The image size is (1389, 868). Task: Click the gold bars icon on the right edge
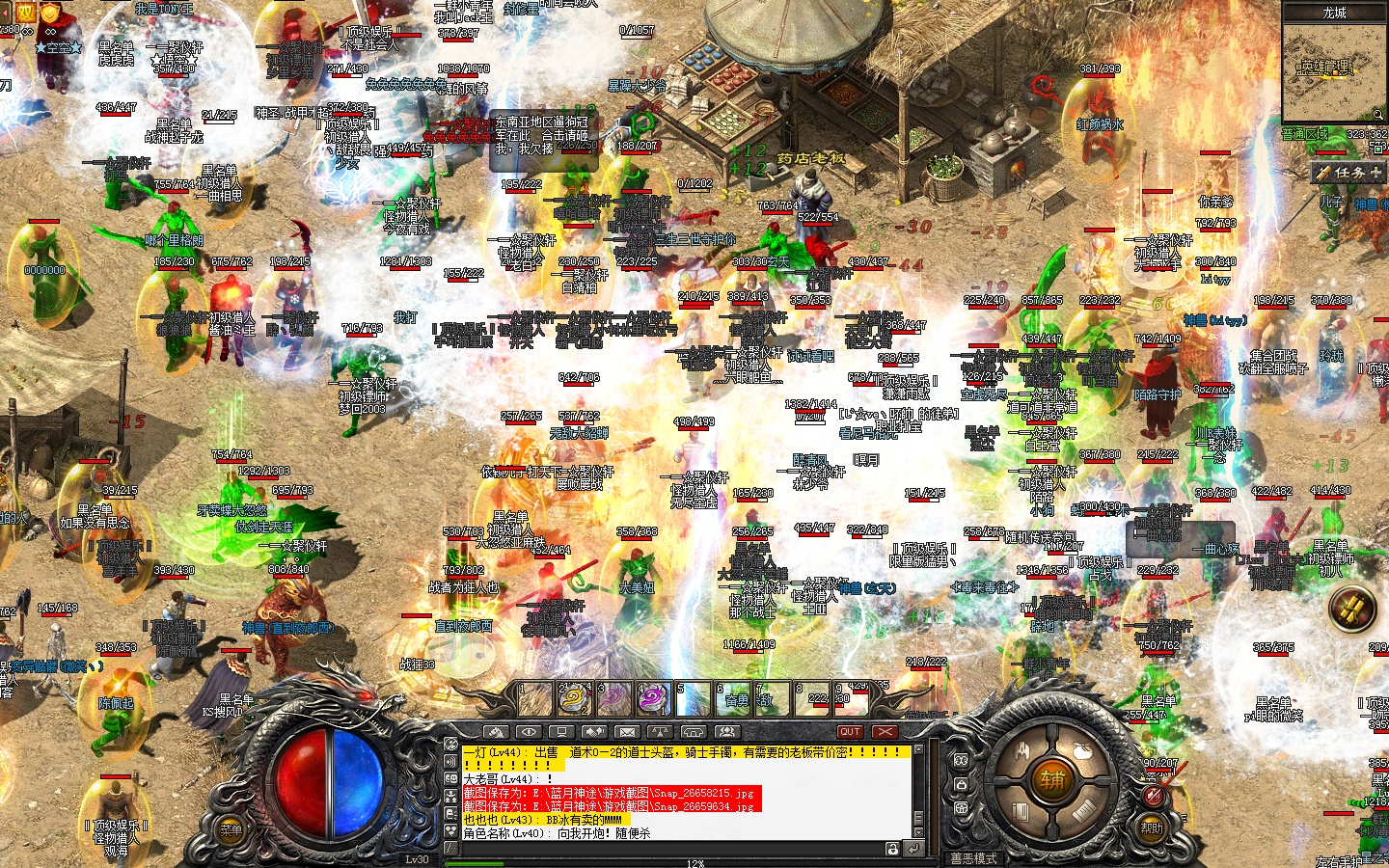tap(1352, 609)
